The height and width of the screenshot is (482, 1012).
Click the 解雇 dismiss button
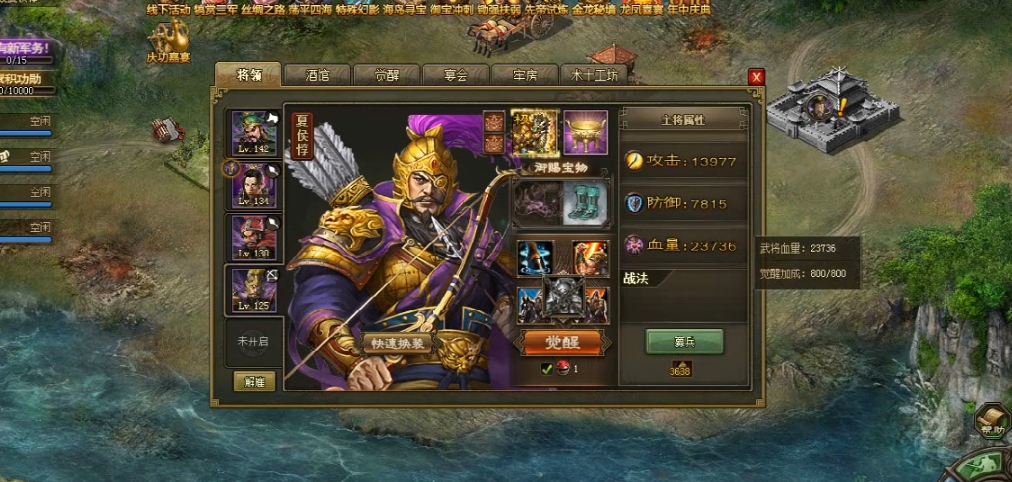pos(254,381)
